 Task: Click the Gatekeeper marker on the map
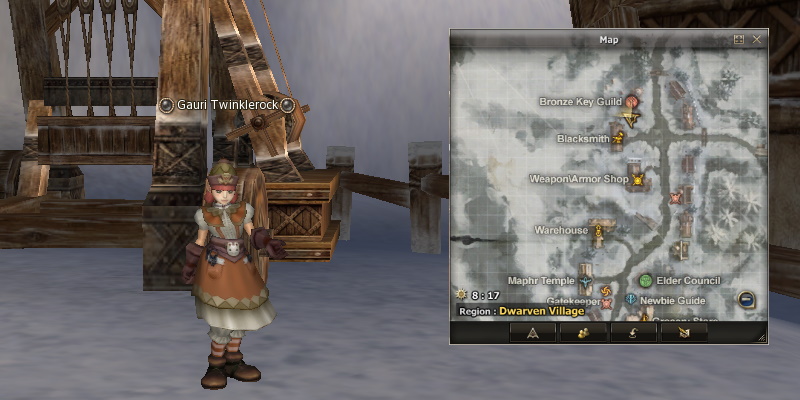pos(607,302)
